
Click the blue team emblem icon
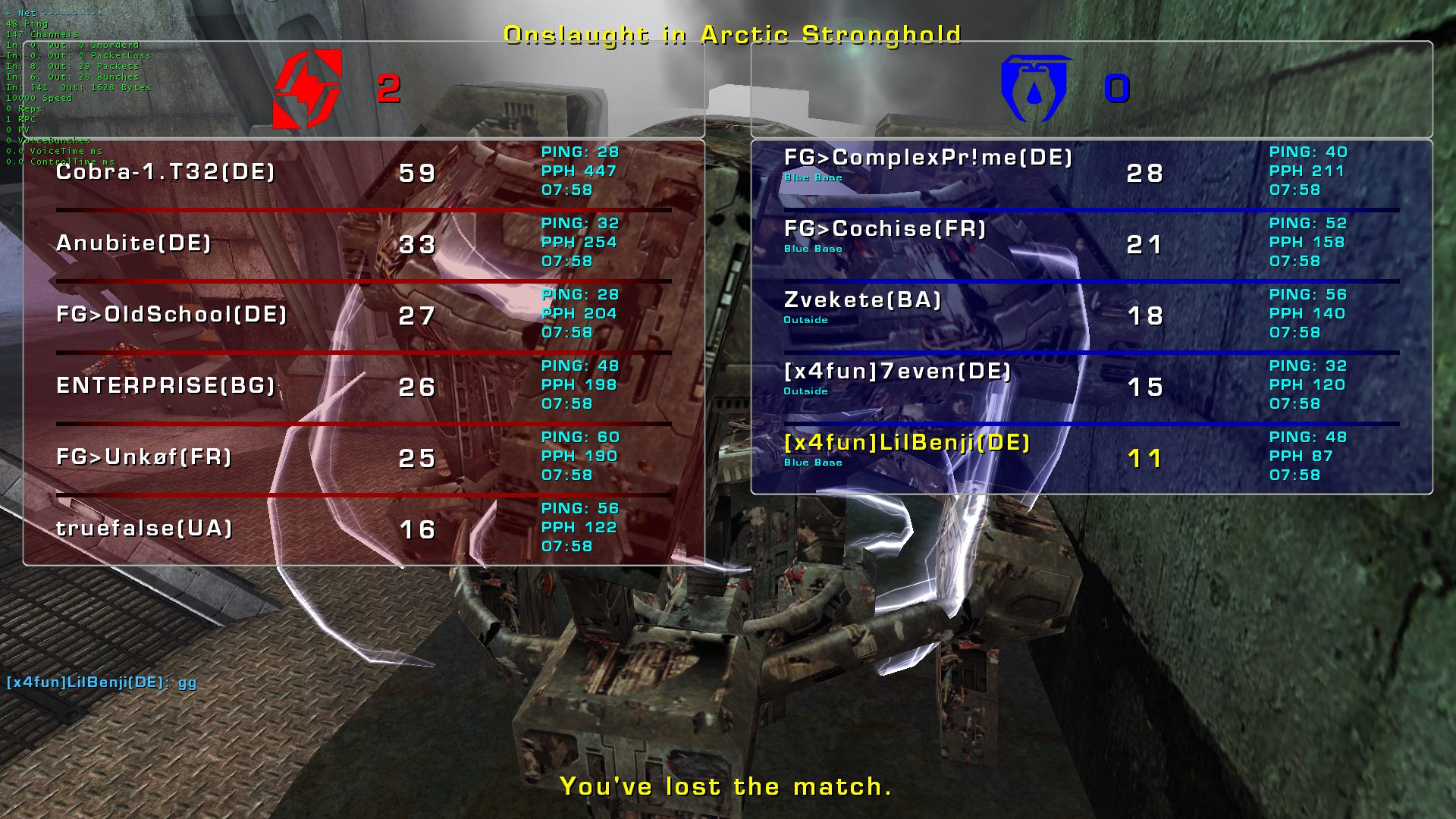(x=1036, y=89)
